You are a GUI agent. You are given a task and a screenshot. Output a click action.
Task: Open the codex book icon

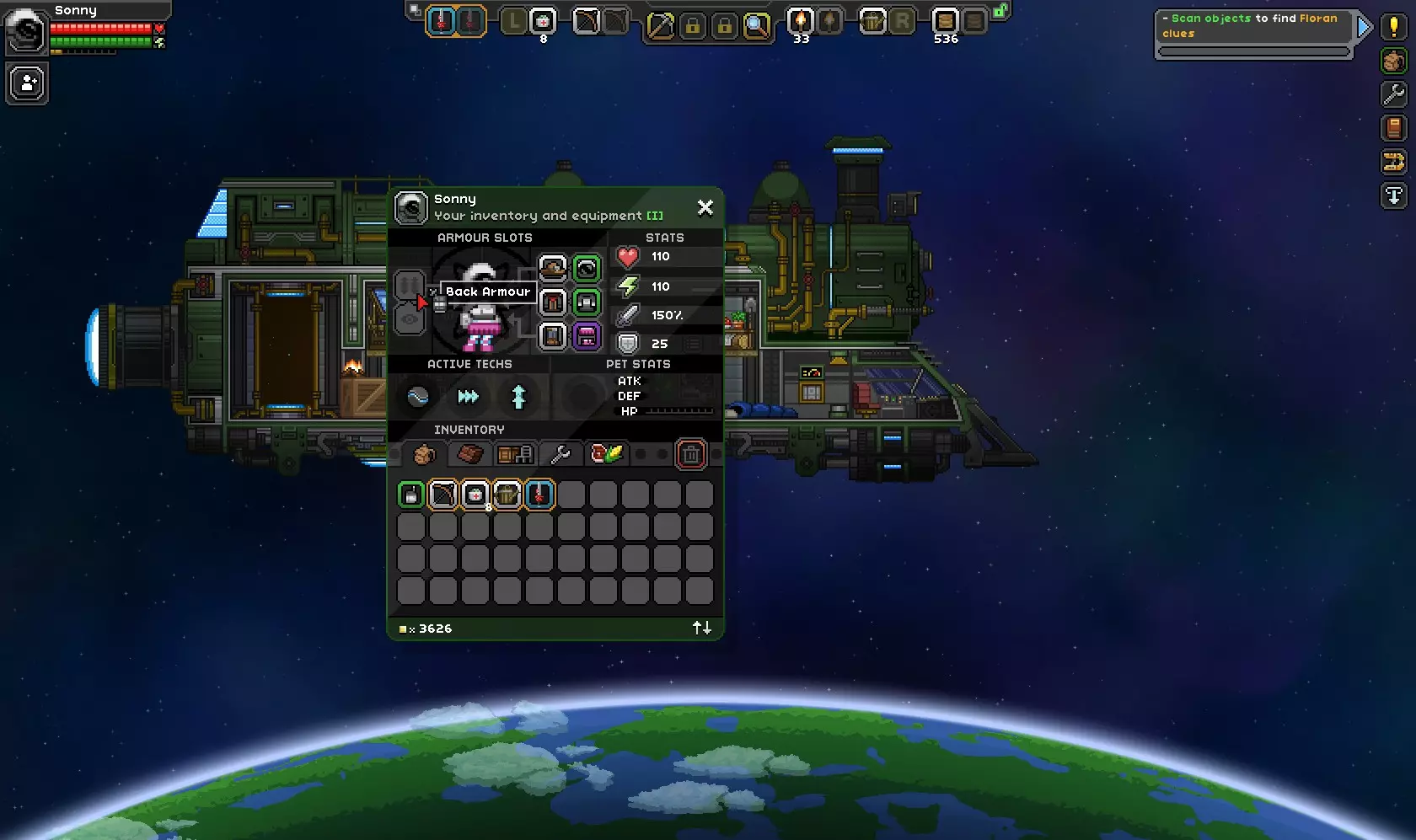1393,128
